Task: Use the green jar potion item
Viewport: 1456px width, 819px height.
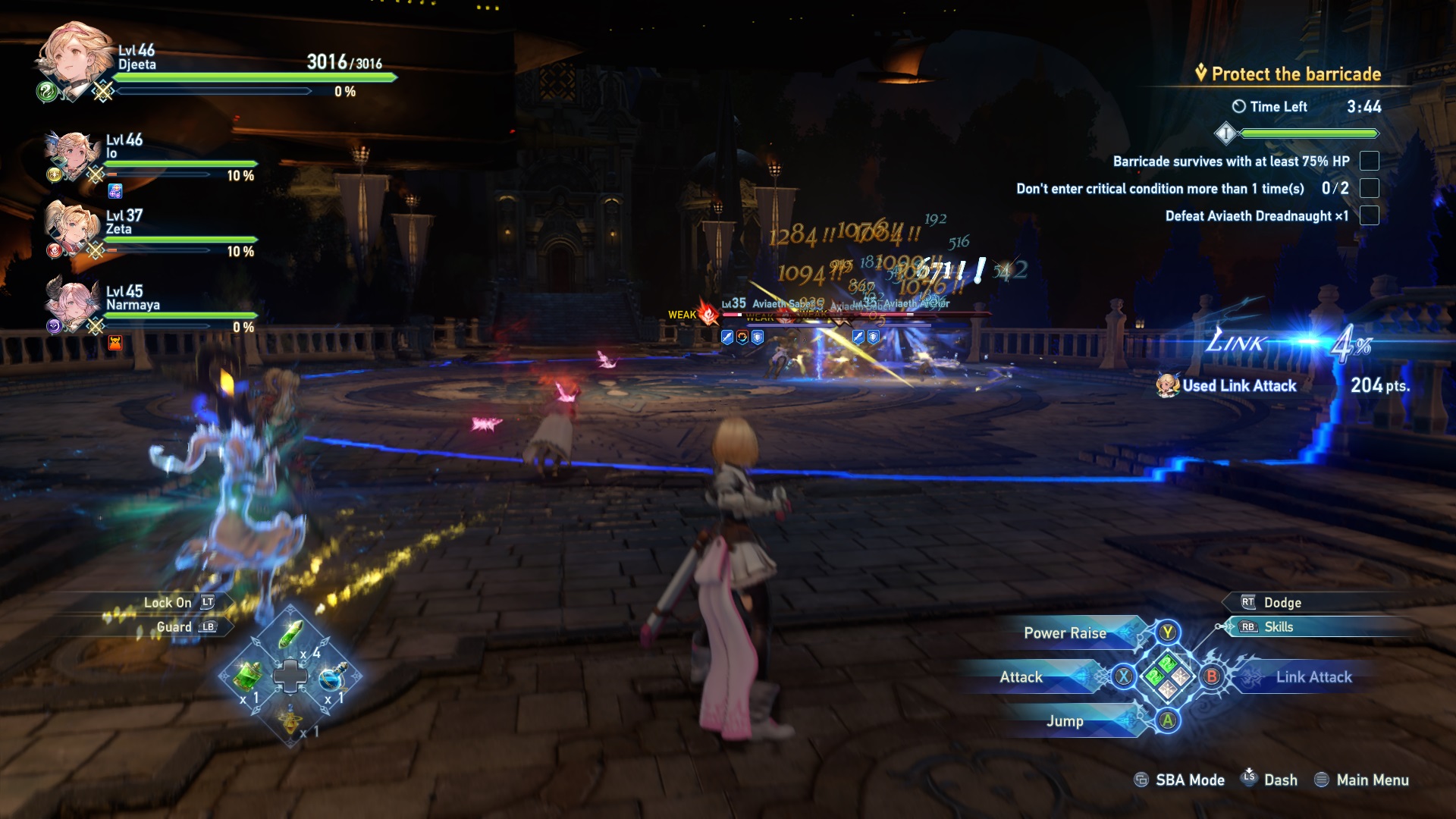Action: click(247, 675)
